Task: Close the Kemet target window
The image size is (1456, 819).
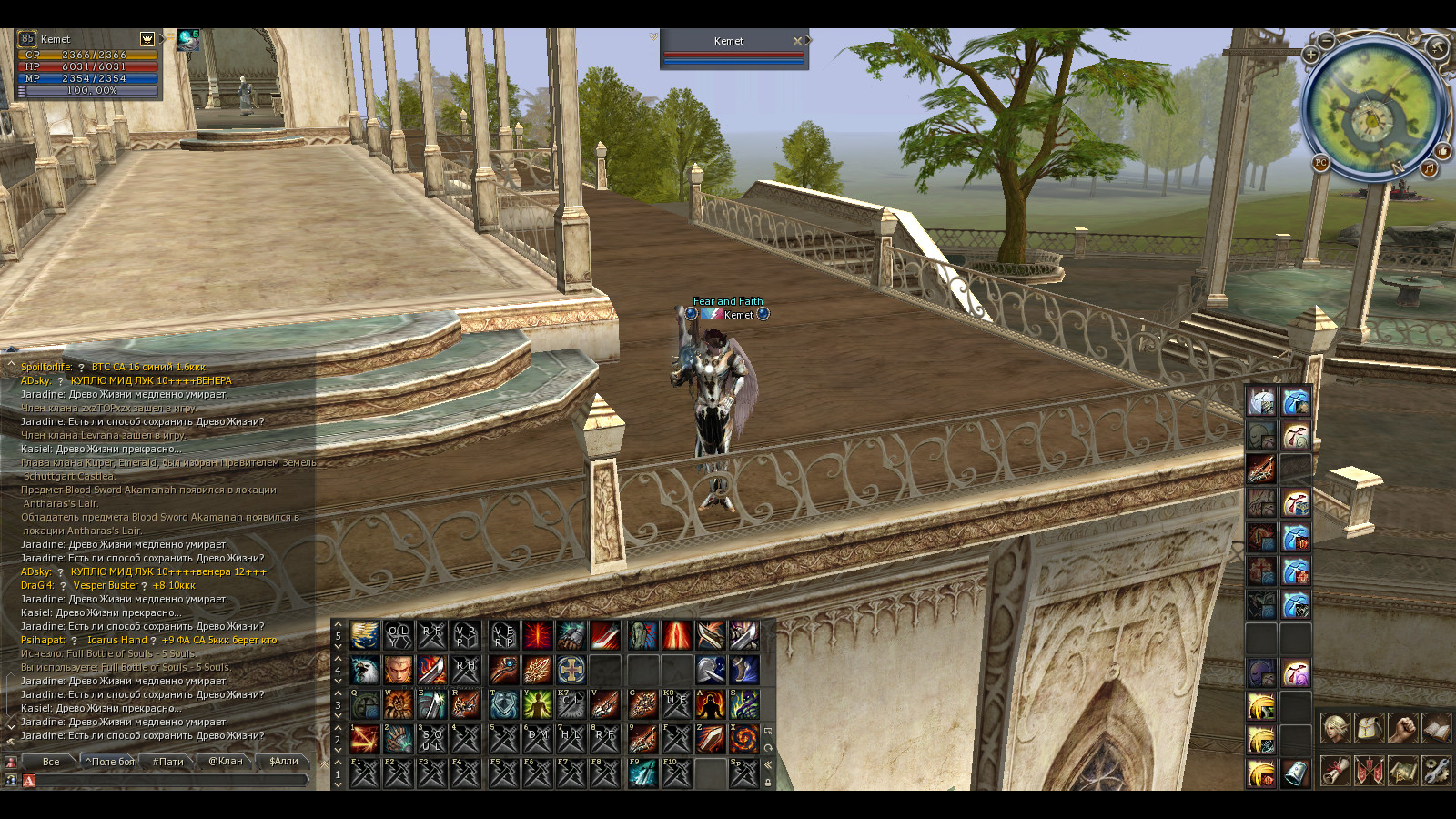Action: 797,41
